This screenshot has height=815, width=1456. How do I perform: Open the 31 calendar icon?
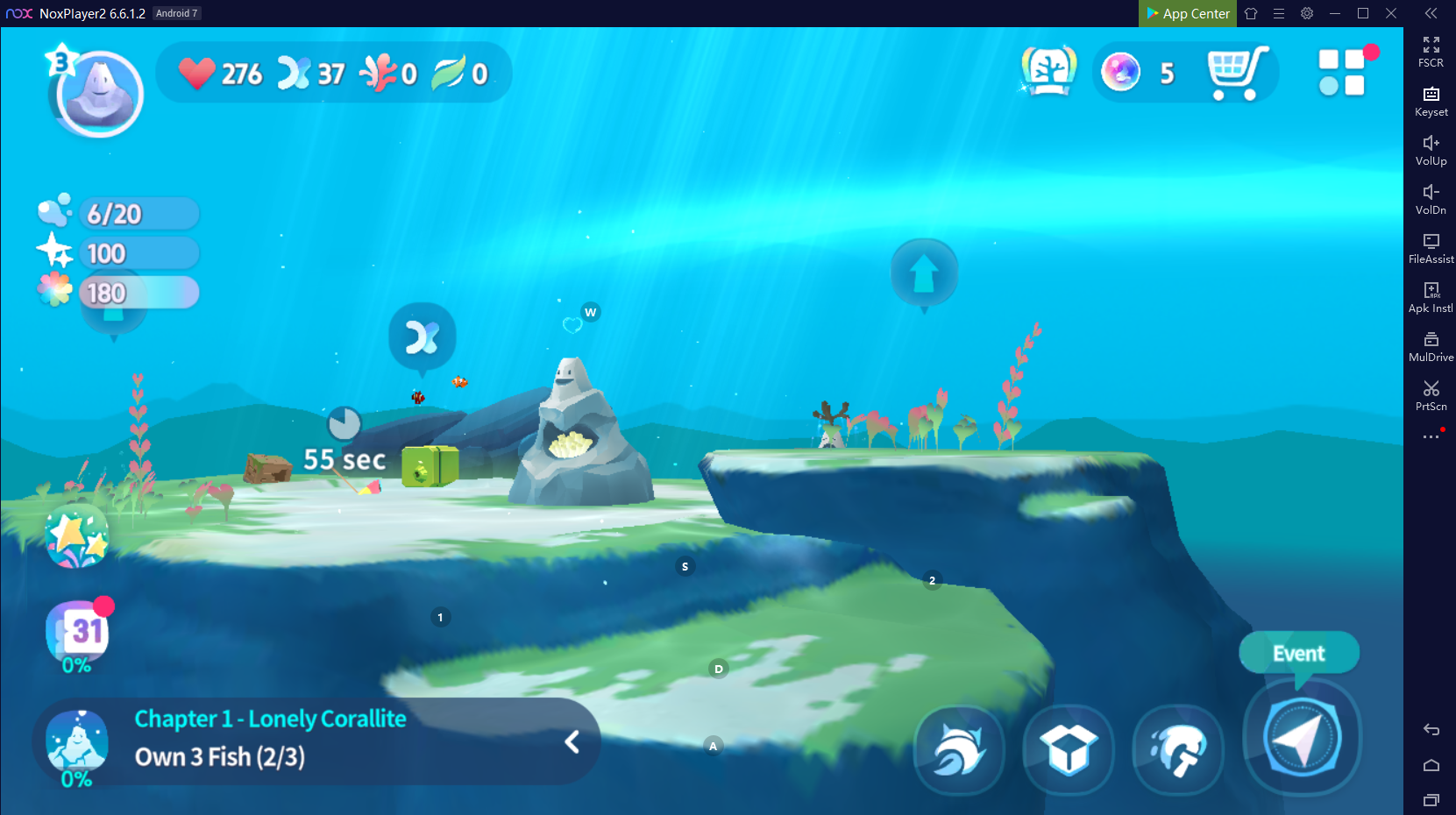pyautogui.click(x=79, y=632)
